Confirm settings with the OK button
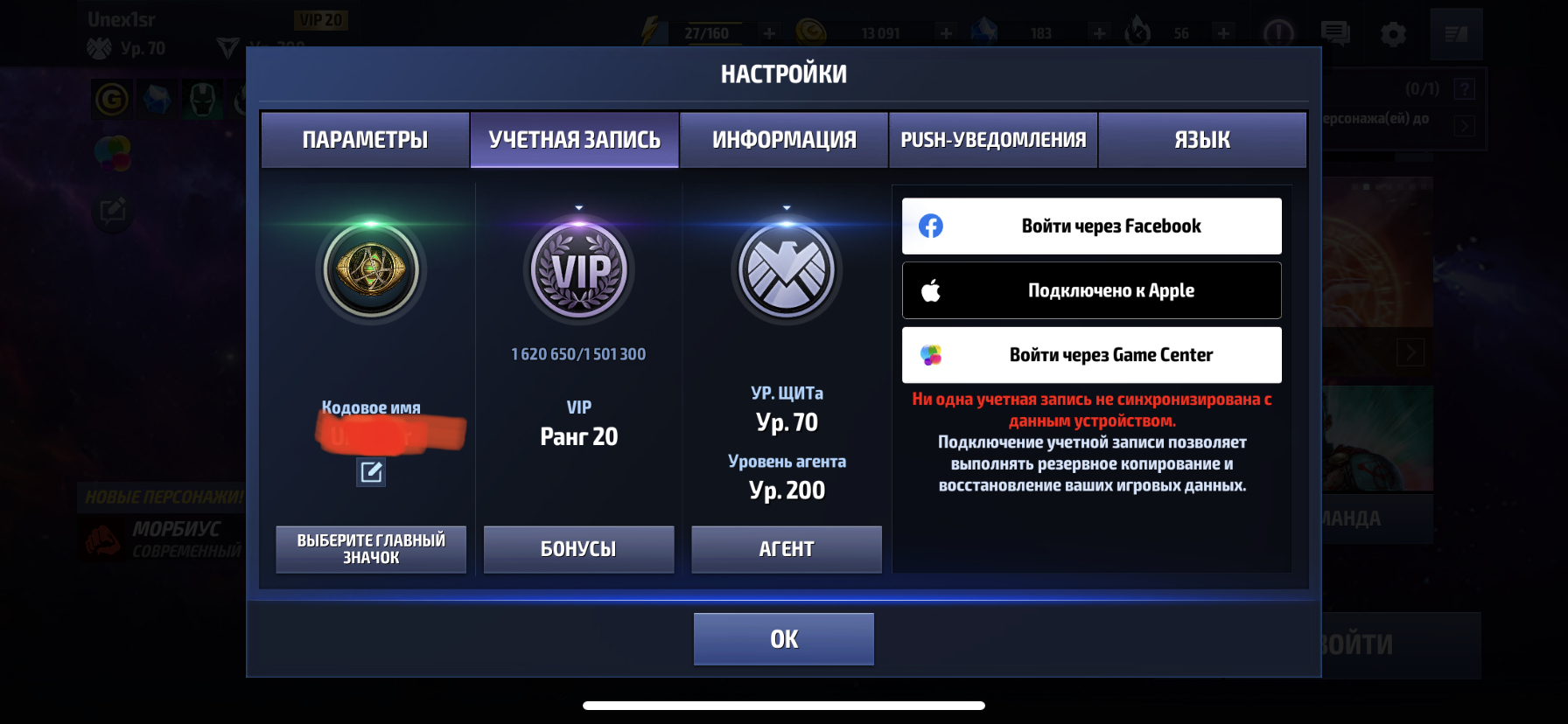 (783, 638)
